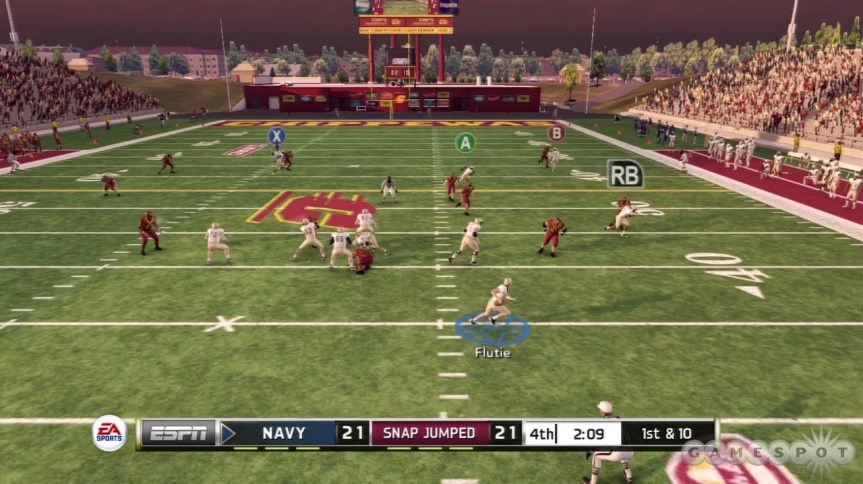Click the ESPN logo on the scorebar
Image resolution: width=863 pixels, height=484 pixels.
pyautogui.click(x=179, y=433)
